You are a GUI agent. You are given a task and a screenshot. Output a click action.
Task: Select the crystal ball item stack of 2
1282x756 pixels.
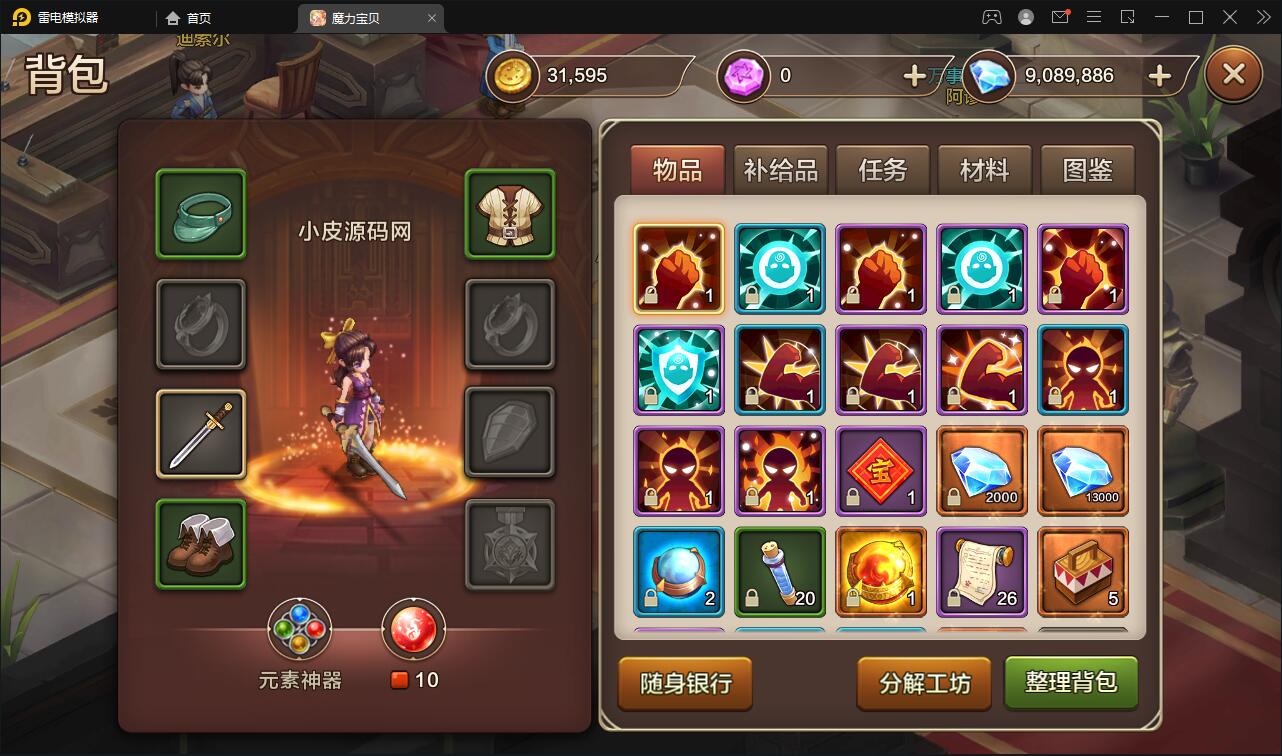(x=678, y=571)
